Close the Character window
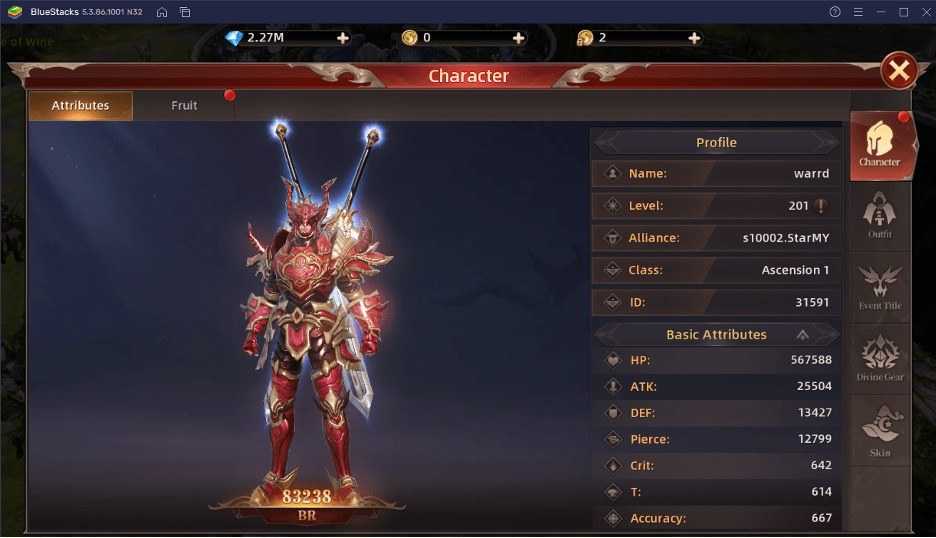 pyautogui.click(x=899, y=70)
